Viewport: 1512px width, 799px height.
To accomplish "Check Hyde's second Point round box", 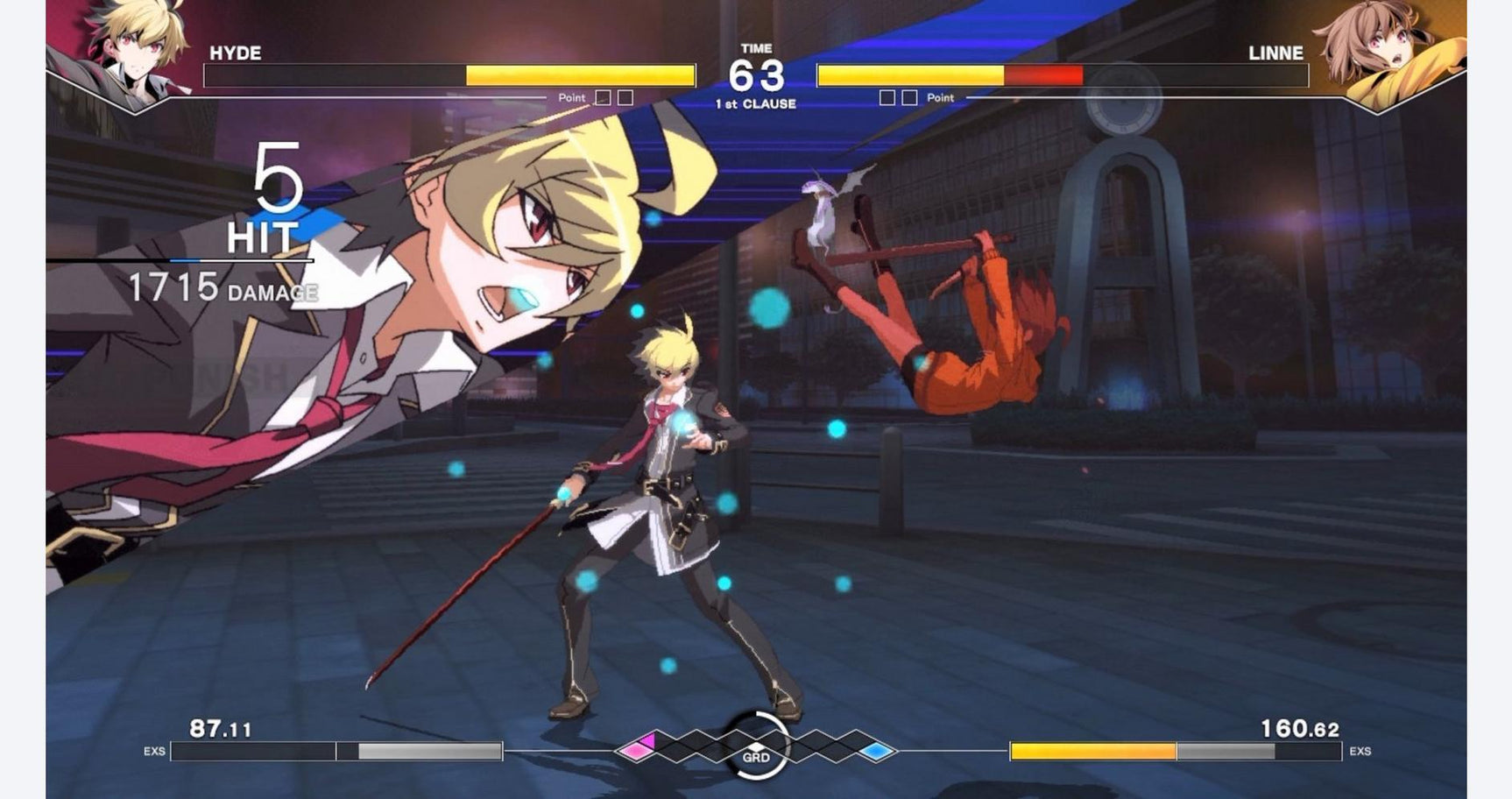I will [624, 97].
